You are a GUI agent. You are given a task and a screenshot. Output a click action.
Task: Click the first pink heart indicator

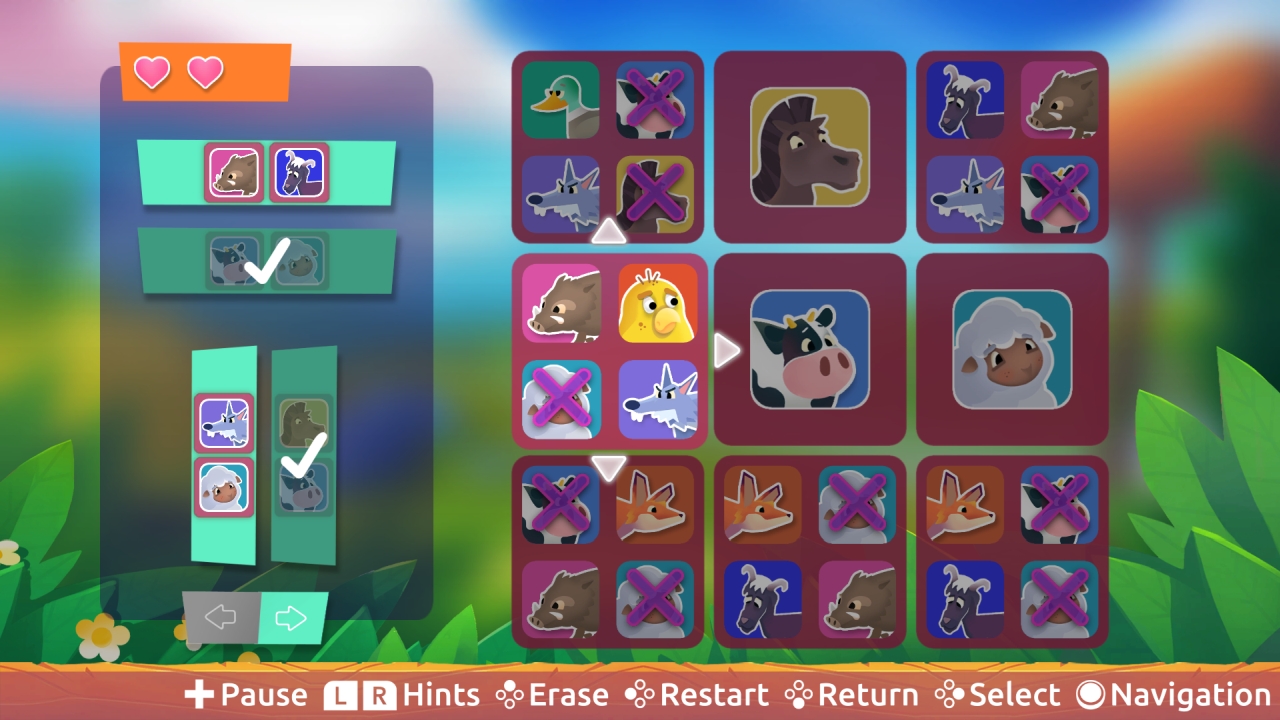pos(152,72)
